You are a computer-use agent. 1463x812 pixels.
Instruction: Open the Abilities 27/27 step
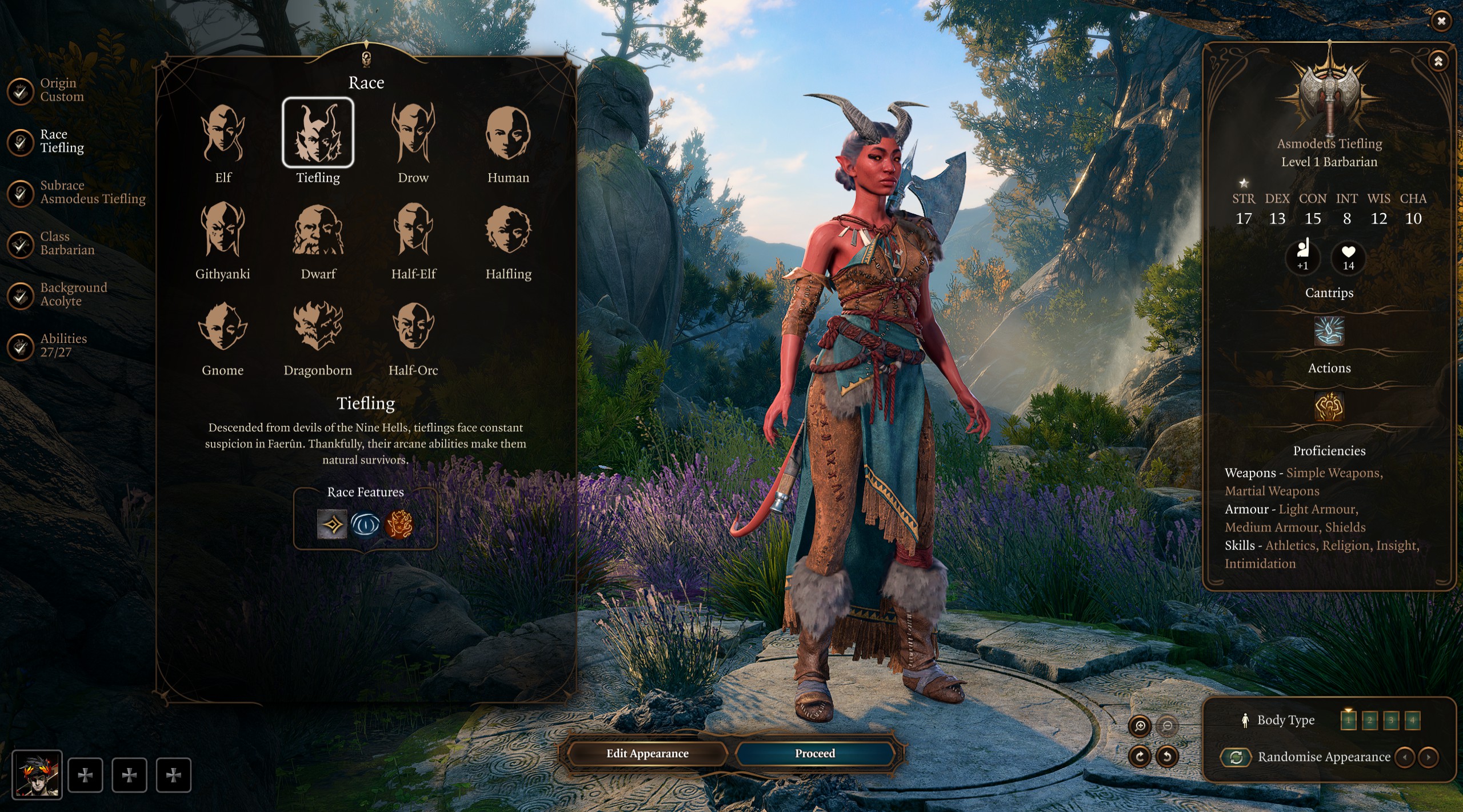click(x=63, y=346)
